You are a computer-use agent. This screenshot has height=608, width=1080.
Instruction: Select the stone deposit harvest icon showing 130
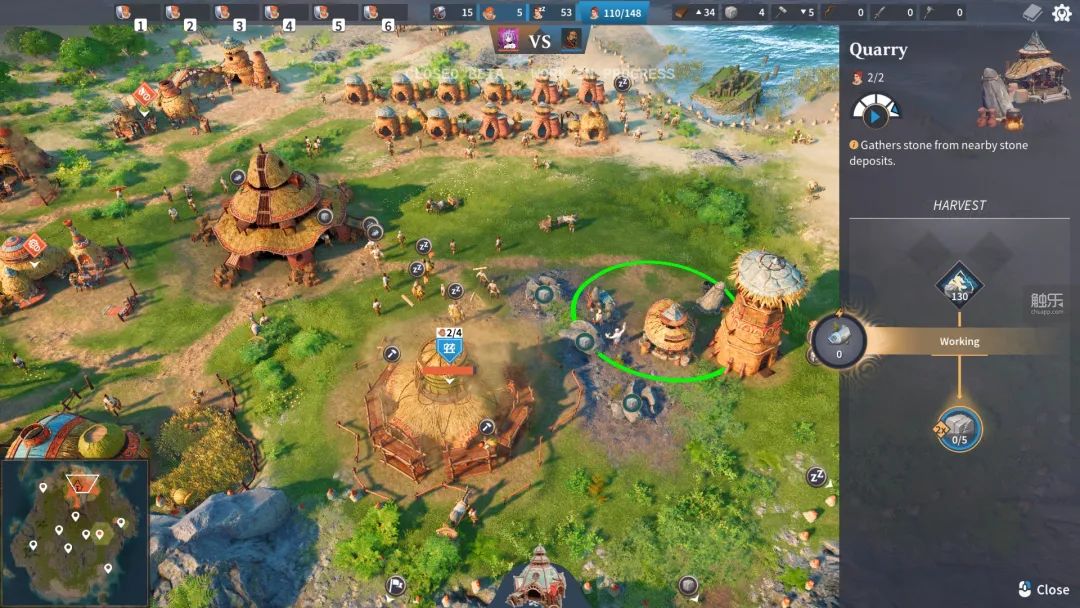click(x=959, y=285)
